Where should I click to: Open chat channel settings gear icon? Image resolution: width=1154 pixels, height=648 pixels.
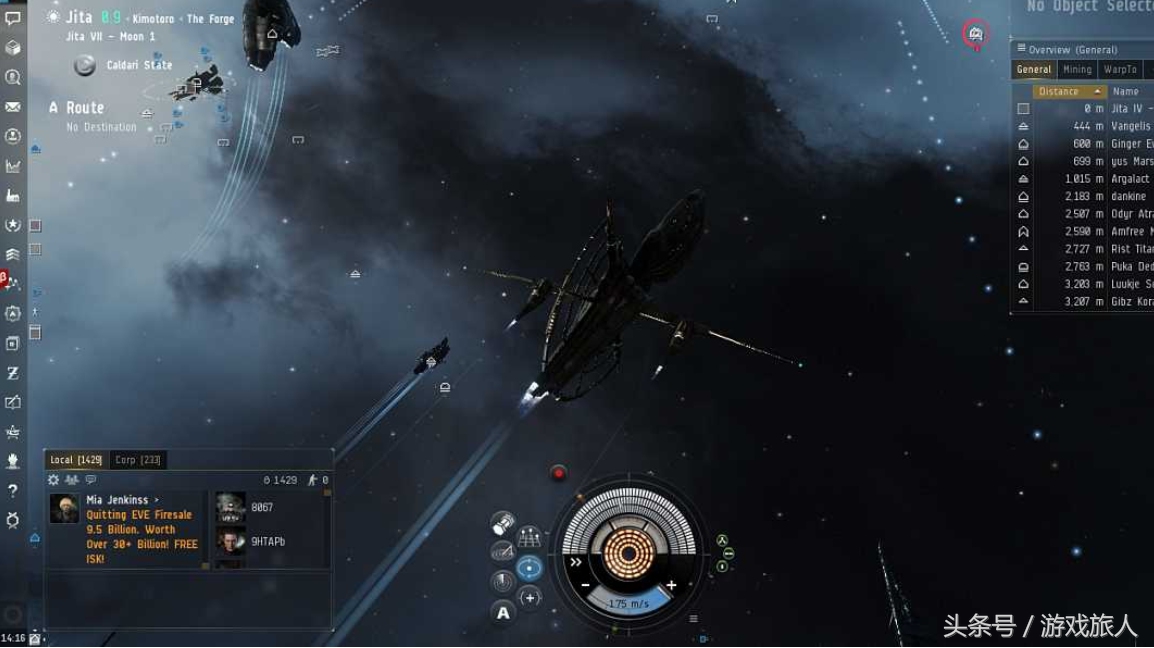coord(54,480)
